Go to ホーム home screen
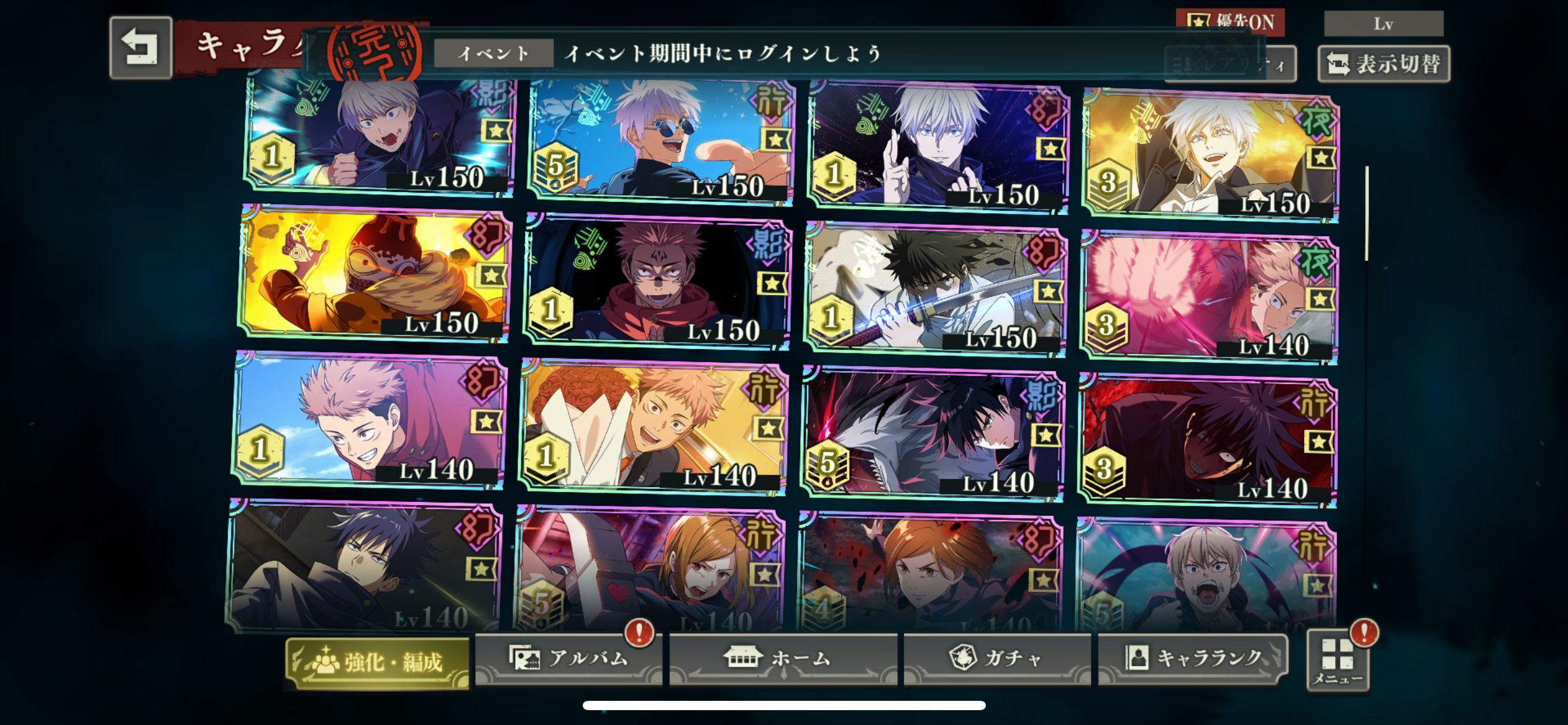Image resolution: width=1568 pixels, height=725 pixels. coord(783,658)
